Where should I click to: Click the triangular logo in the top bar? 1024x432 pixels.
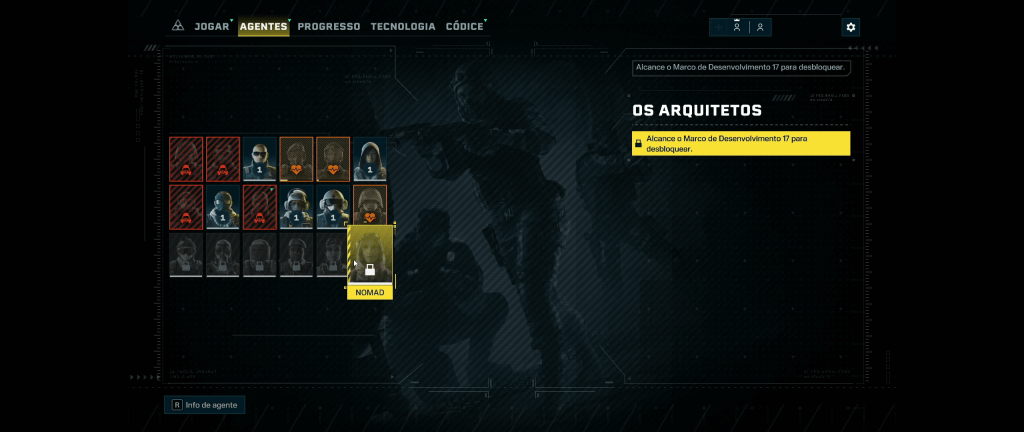177,27
